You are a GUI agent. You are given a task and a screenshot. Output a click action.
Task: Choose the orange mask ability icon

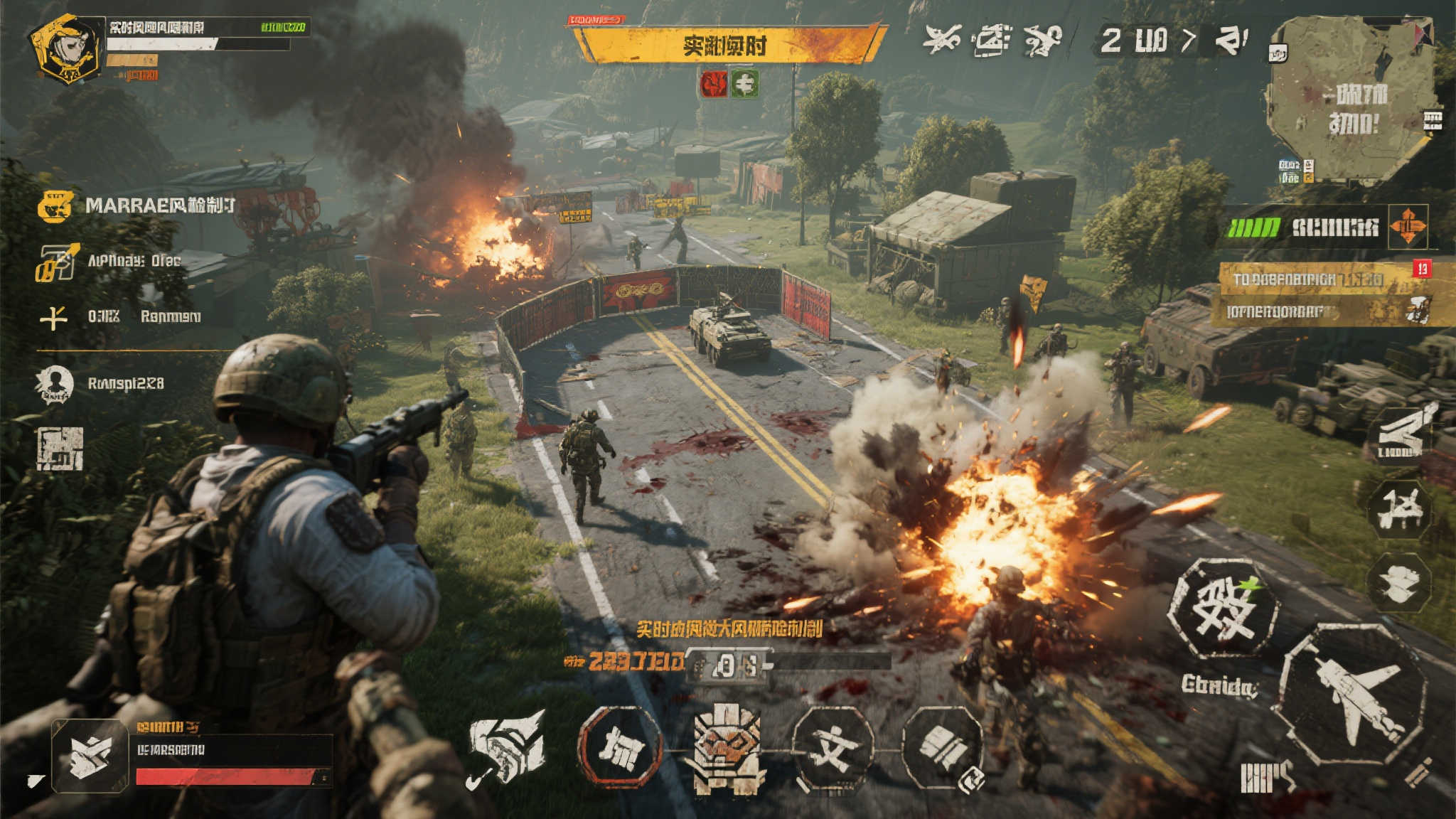coord(726,748)
